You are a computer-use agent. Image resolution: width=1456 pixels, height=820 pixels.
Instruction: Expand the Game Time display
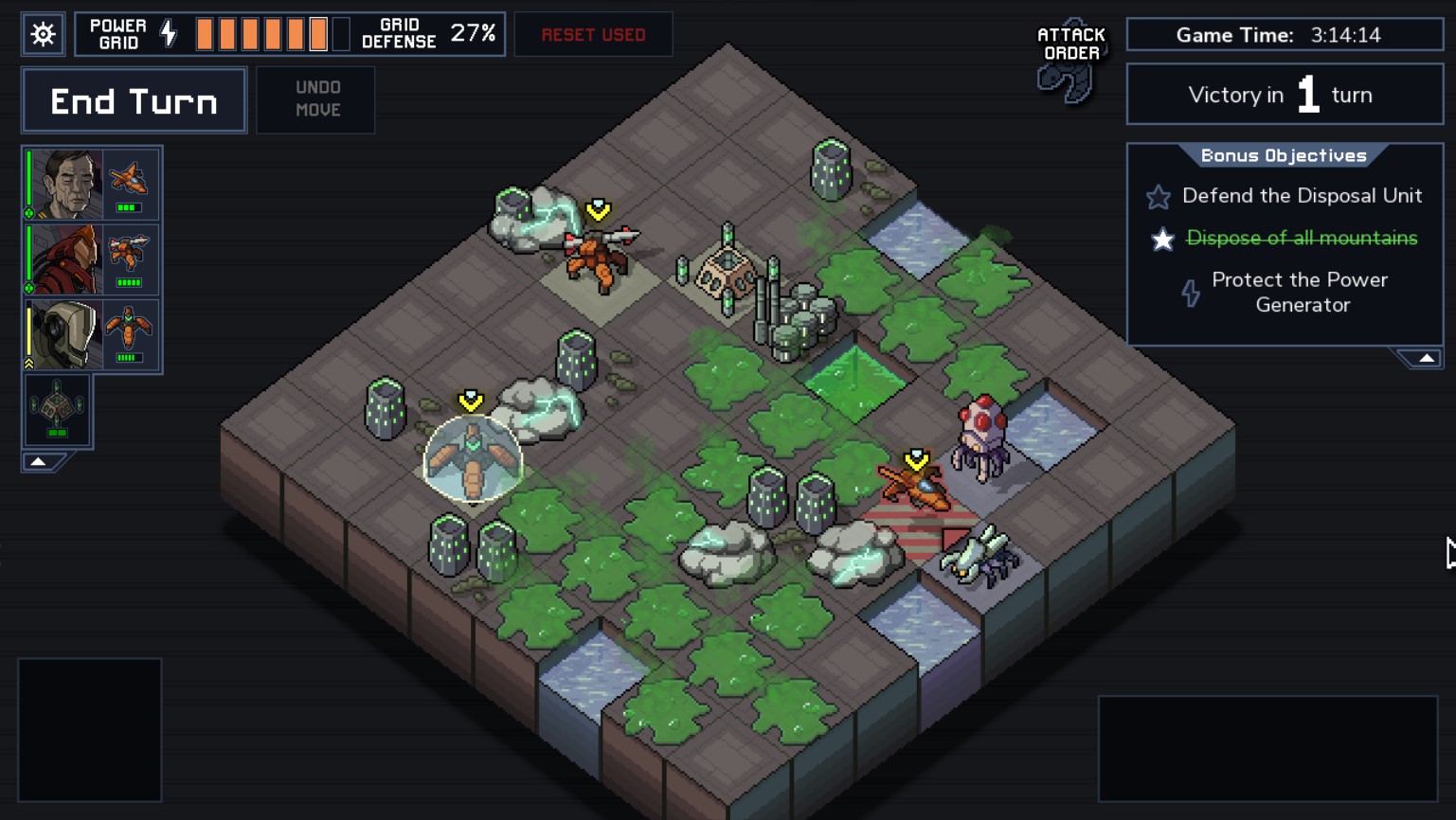[1285, 34]
